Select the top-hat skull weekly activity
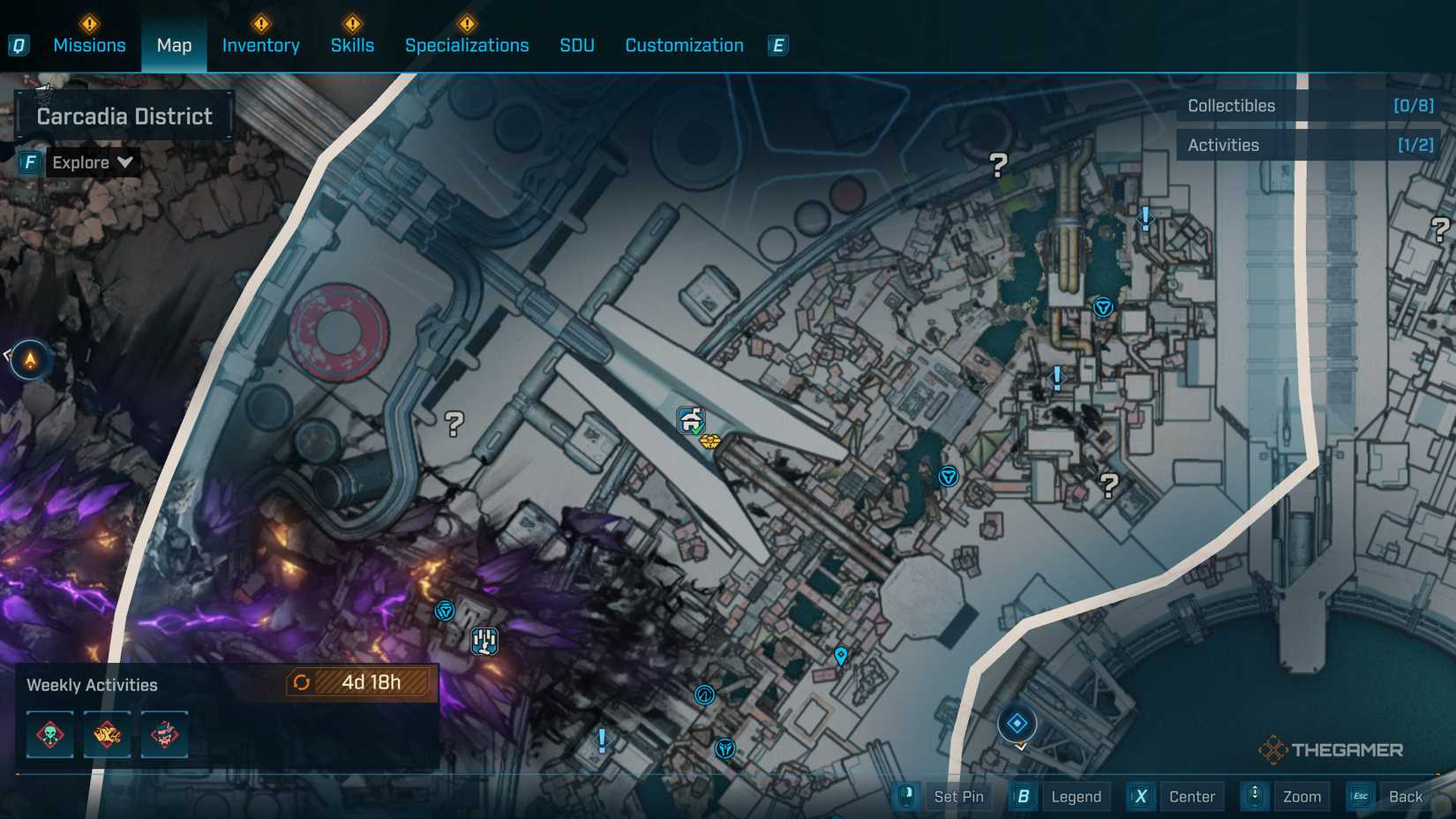Image resolution: width=1456 pixels, height=819 pixels. (x=165, y=734)
